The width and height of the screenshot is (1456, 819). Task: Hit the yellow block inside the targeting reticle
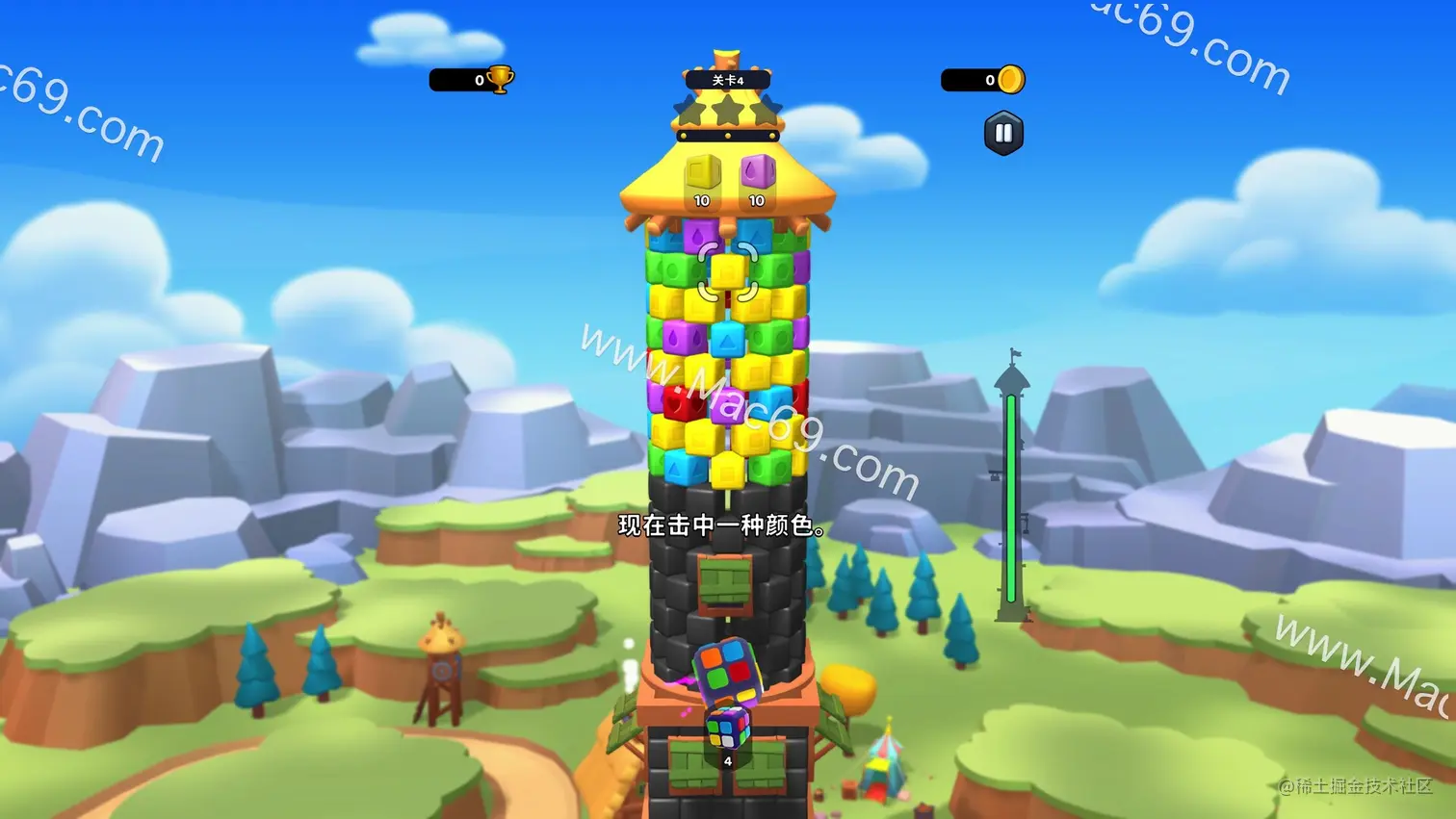[728, 271]
